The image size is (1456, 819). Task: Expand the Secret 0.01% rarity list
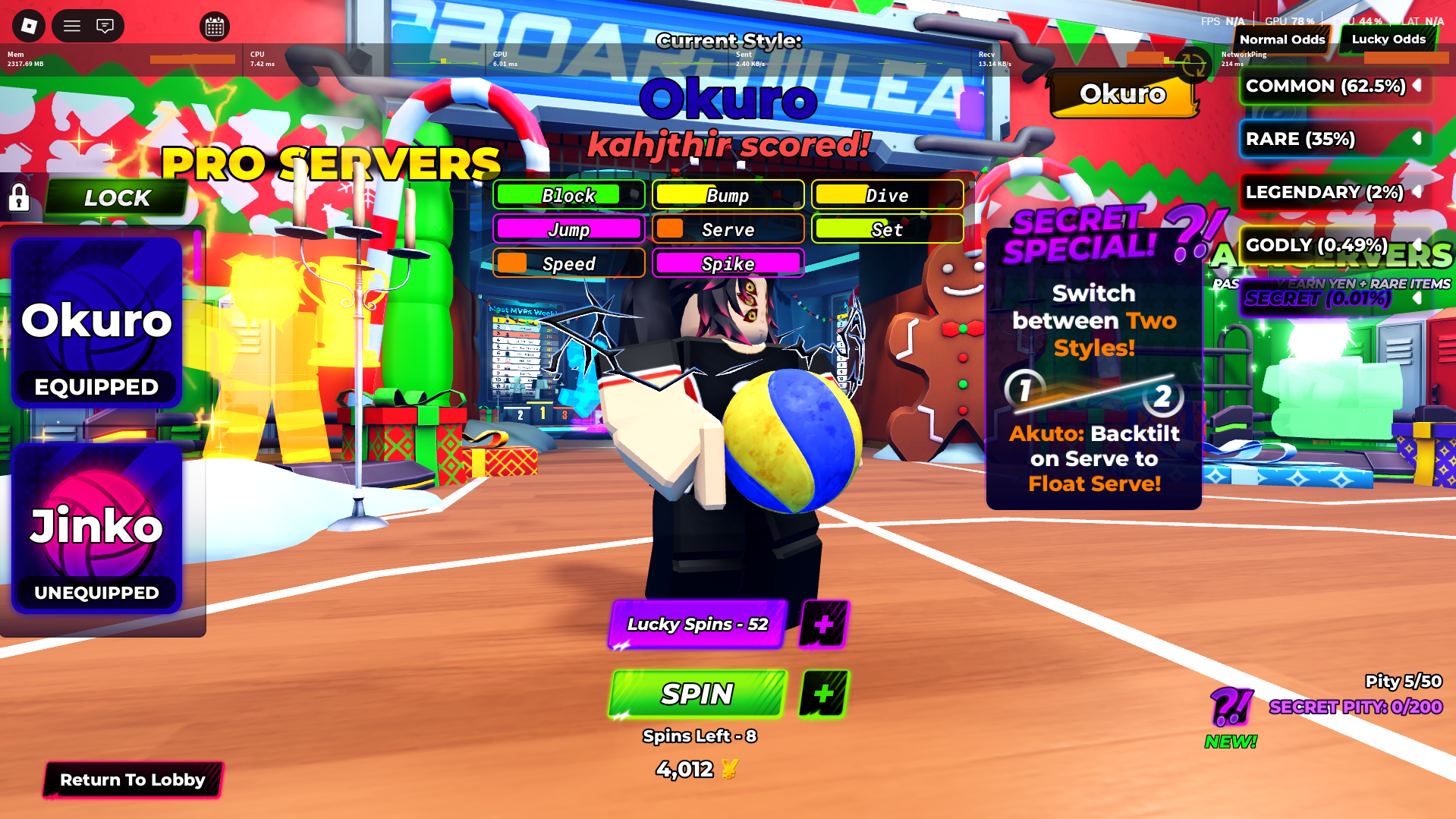pyautogui.click(x=1416, y=298)
